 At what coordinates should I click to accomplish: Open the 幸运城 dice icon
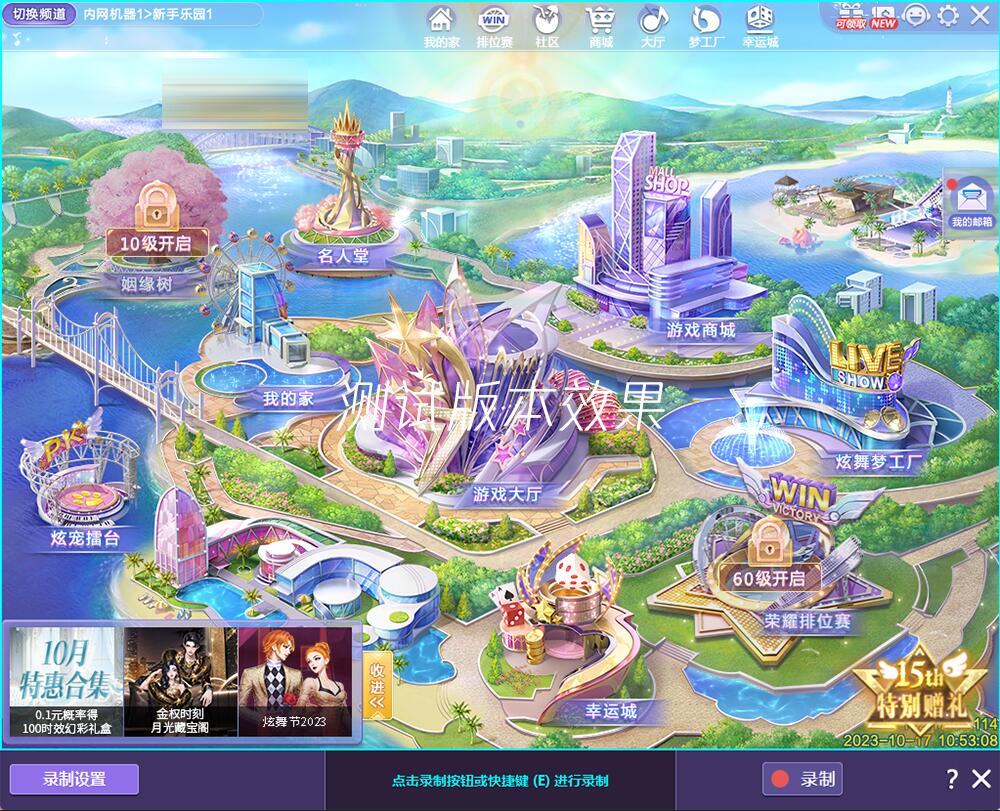tap(760, 25)
